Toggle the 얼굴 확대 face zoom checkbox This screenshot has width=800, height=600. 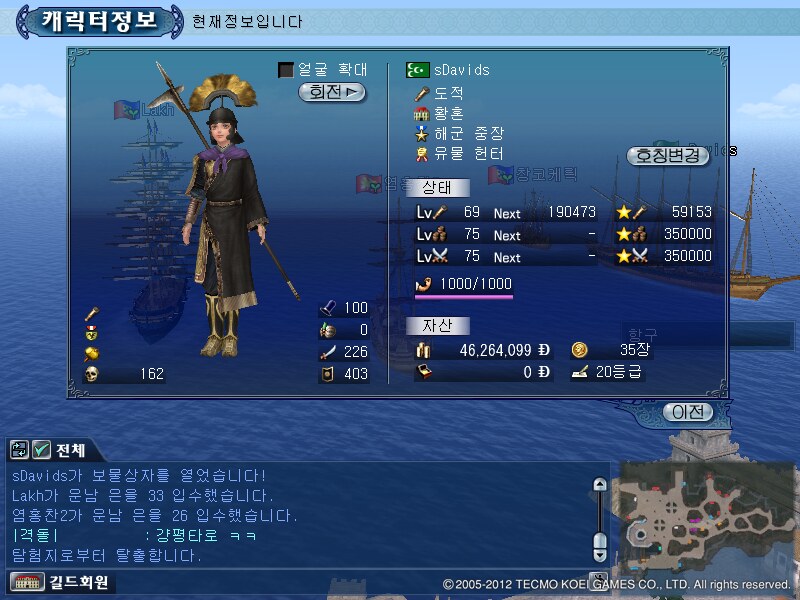pyautogui.click(x=286, y=70)
